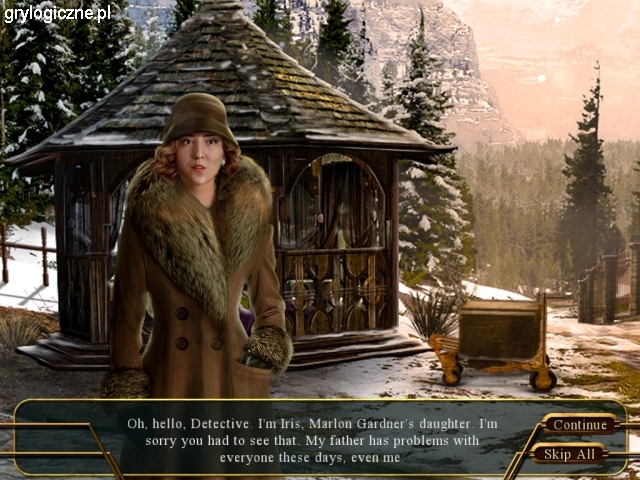Continue the dialogue with Iris
Viewport: 640px width, 480px height.
pos(580,424)
